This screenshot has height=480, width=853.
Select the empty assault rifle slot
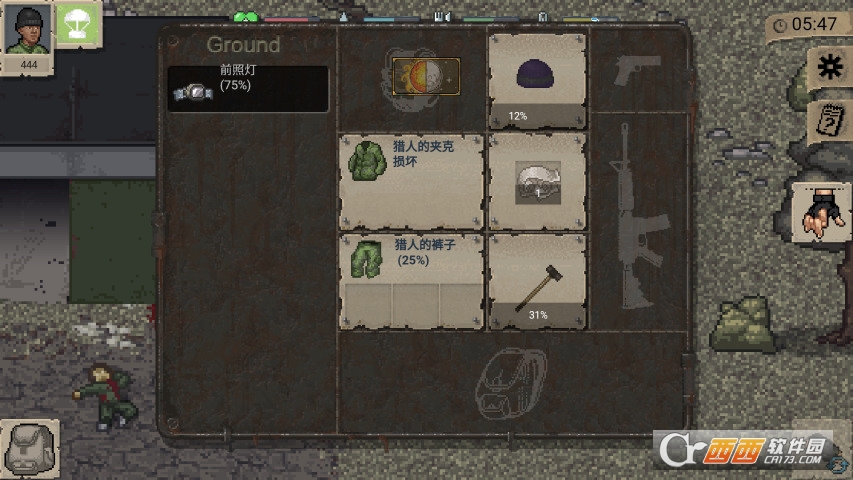[x=637, y=215]
